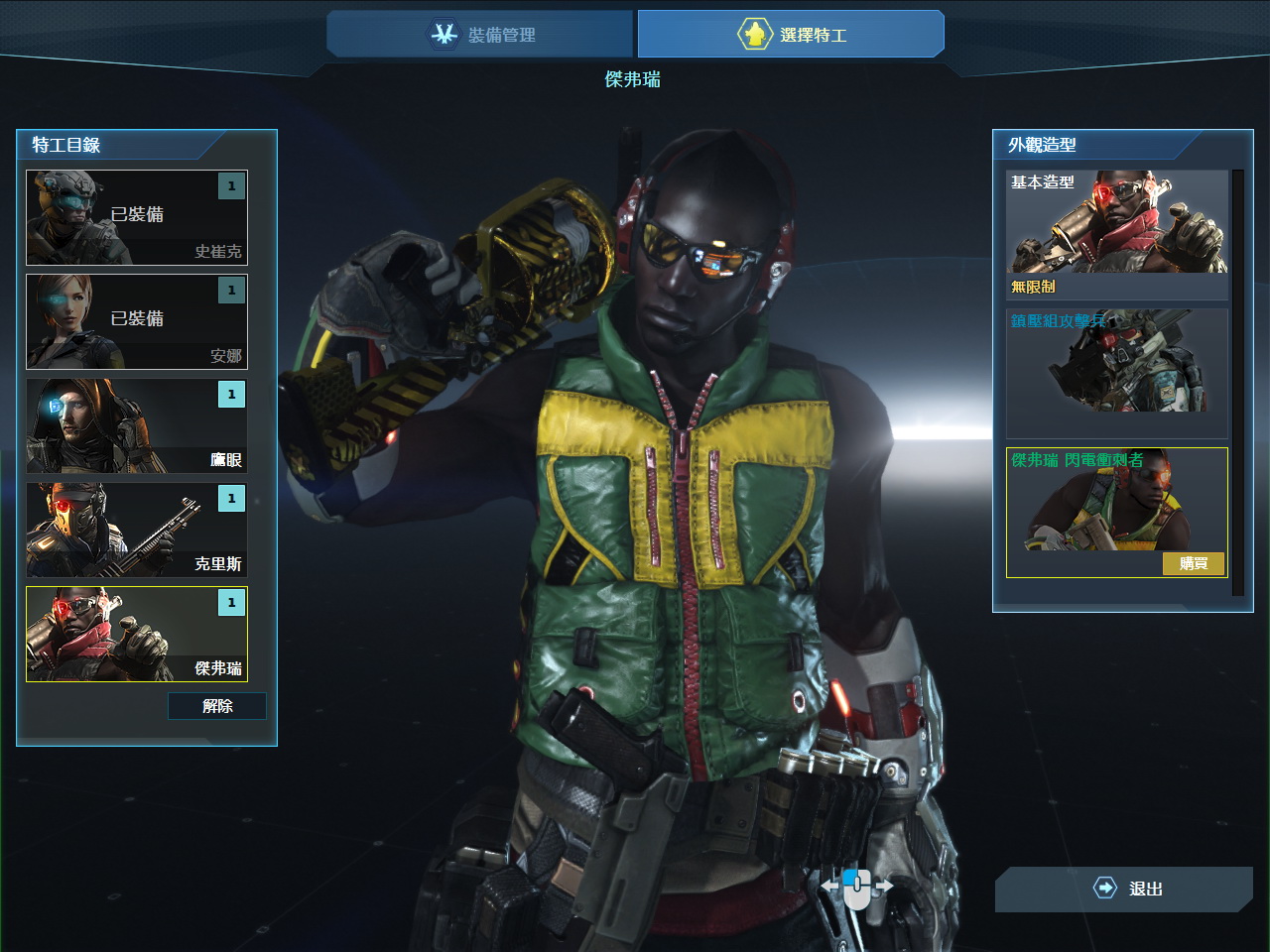The width and height of the screenshot is (1270, 952).
Task: Open the 選擇特工 tab
Action: pos(791,35)
